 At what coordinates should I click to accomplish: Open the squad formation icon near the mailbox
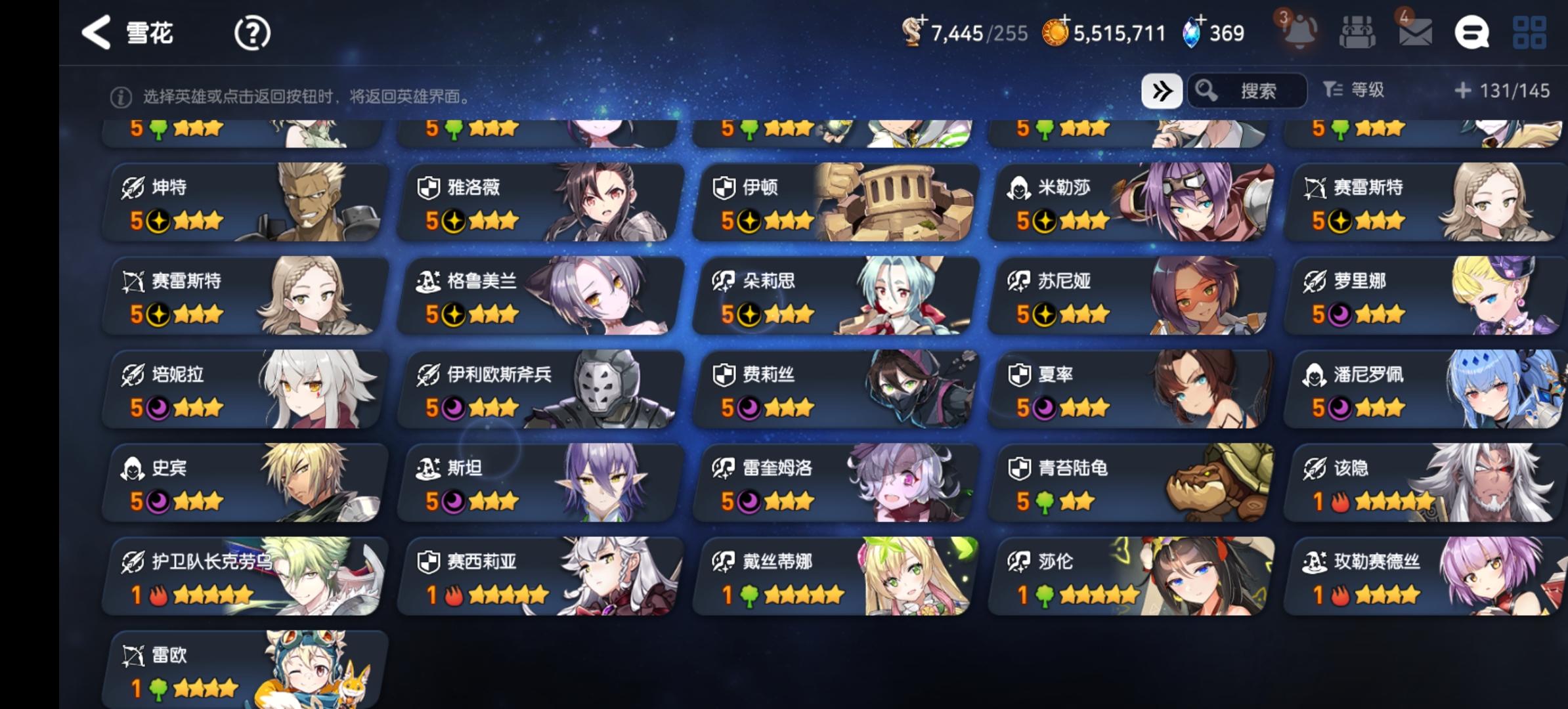[1359, 33]
